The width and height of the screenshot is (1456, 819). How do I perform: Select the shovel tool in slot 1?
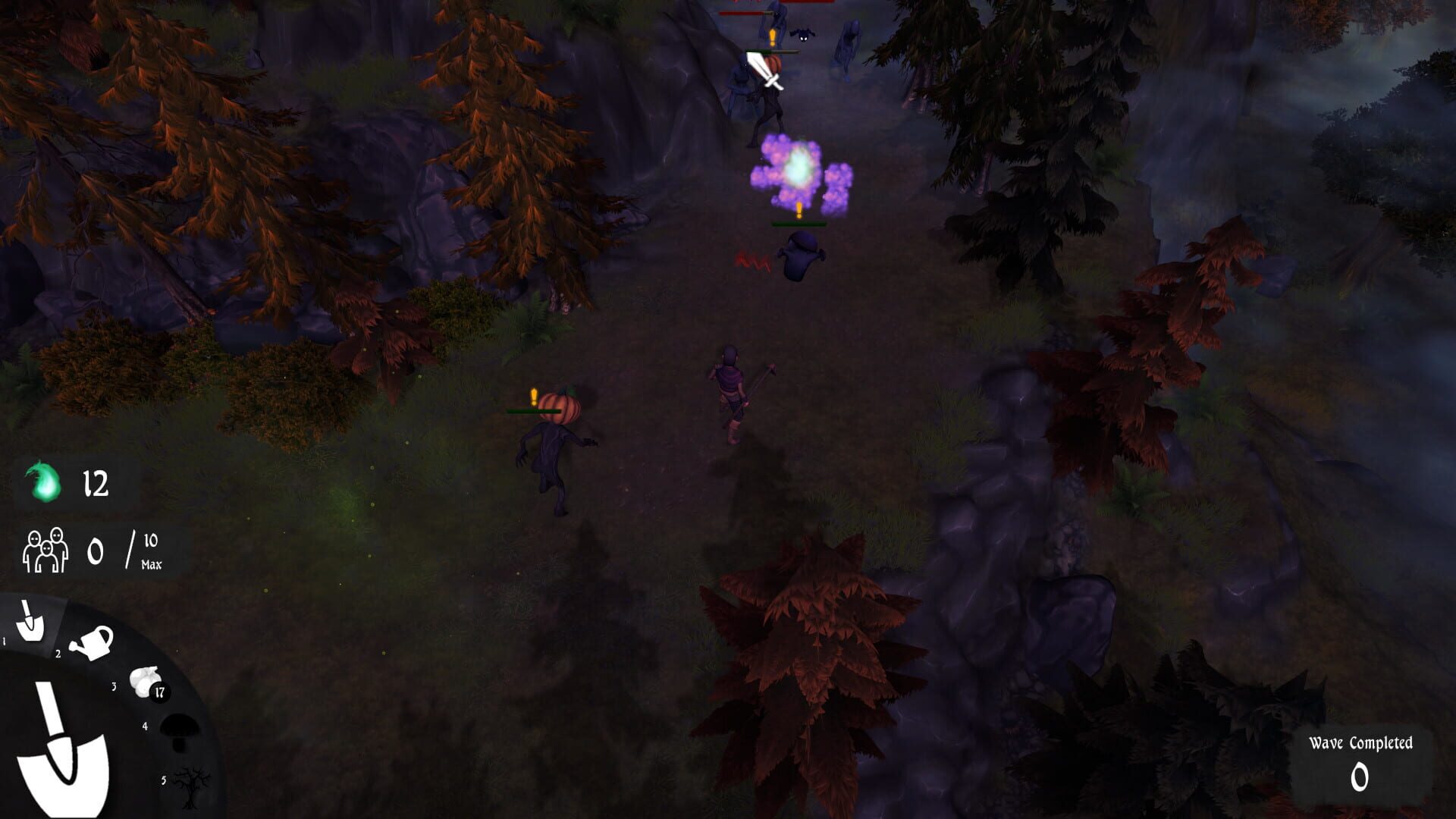(30, 620)
